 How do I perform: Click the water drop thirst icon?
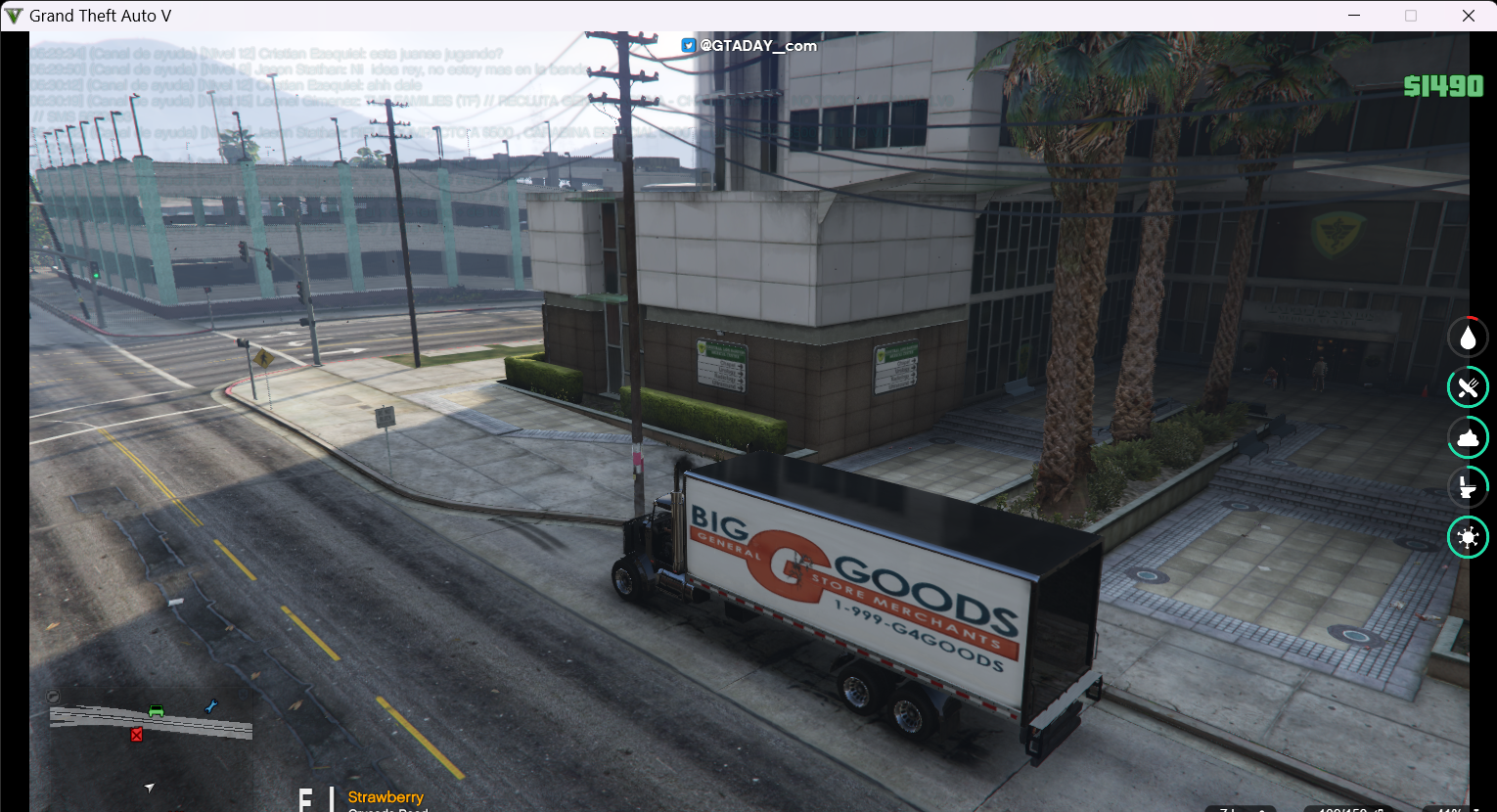pos(1468,338)
